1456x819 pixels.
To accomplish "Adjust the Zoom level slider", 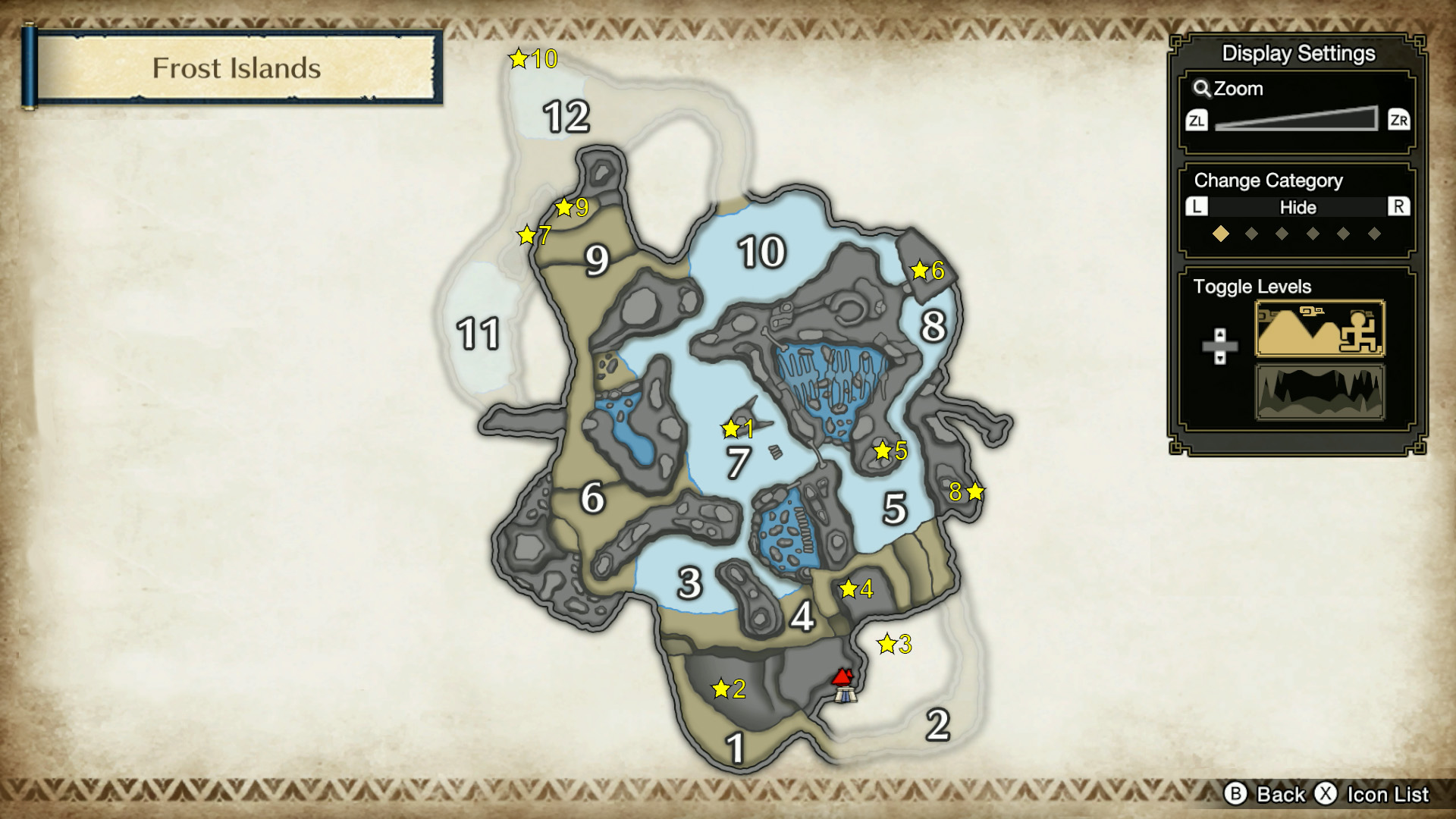I will pos(1298,121).
